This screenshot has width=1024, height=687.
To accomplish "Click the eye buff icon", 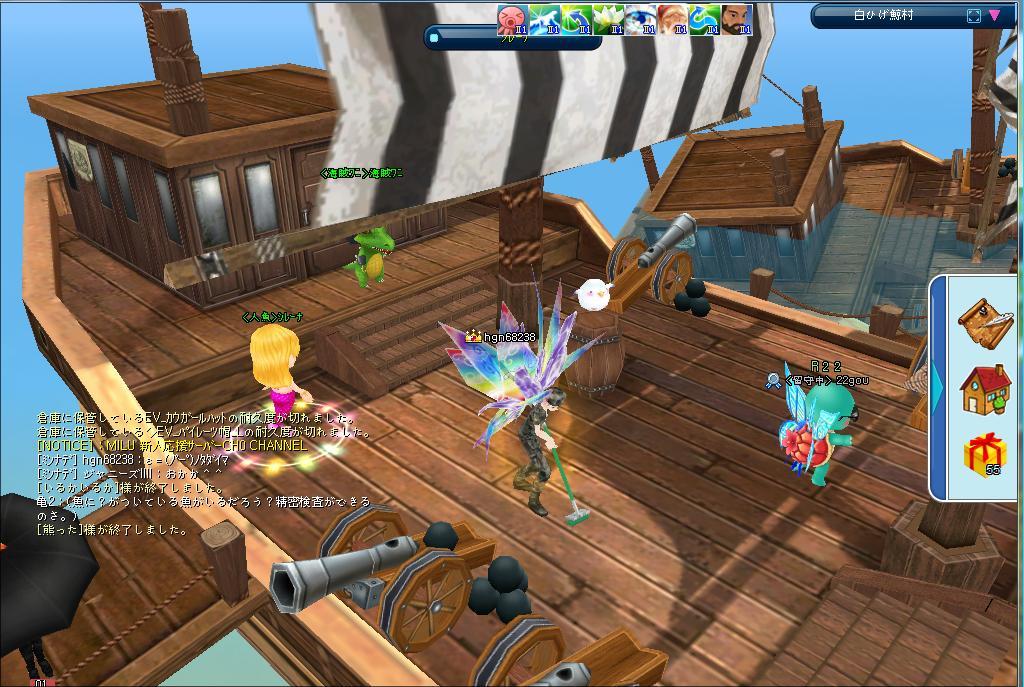I will [x=641, y=19].
